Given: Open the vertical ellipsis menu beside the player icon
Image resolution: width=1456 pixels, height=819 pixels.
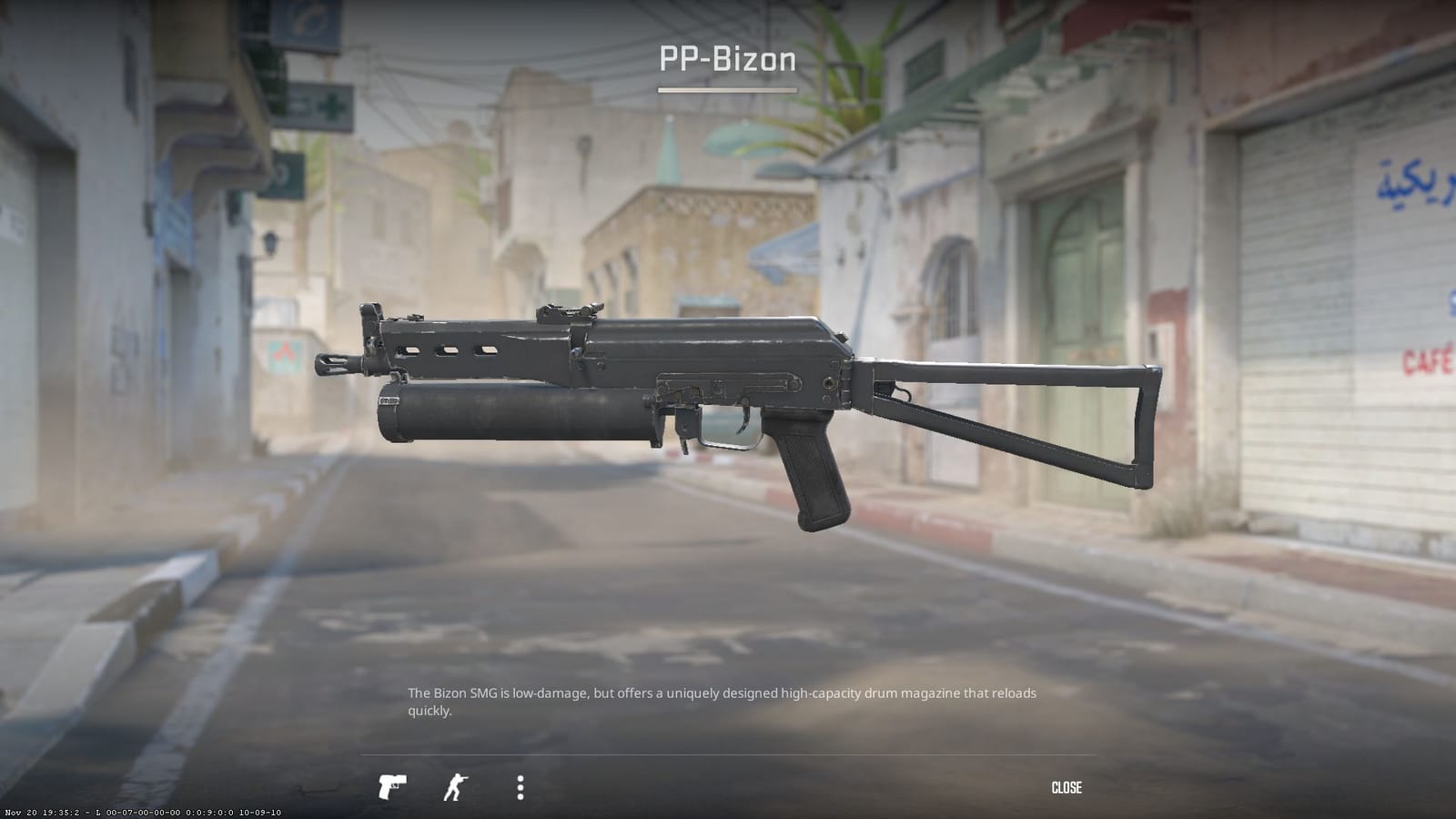Looking at the screenshot, I should (520, 788).
